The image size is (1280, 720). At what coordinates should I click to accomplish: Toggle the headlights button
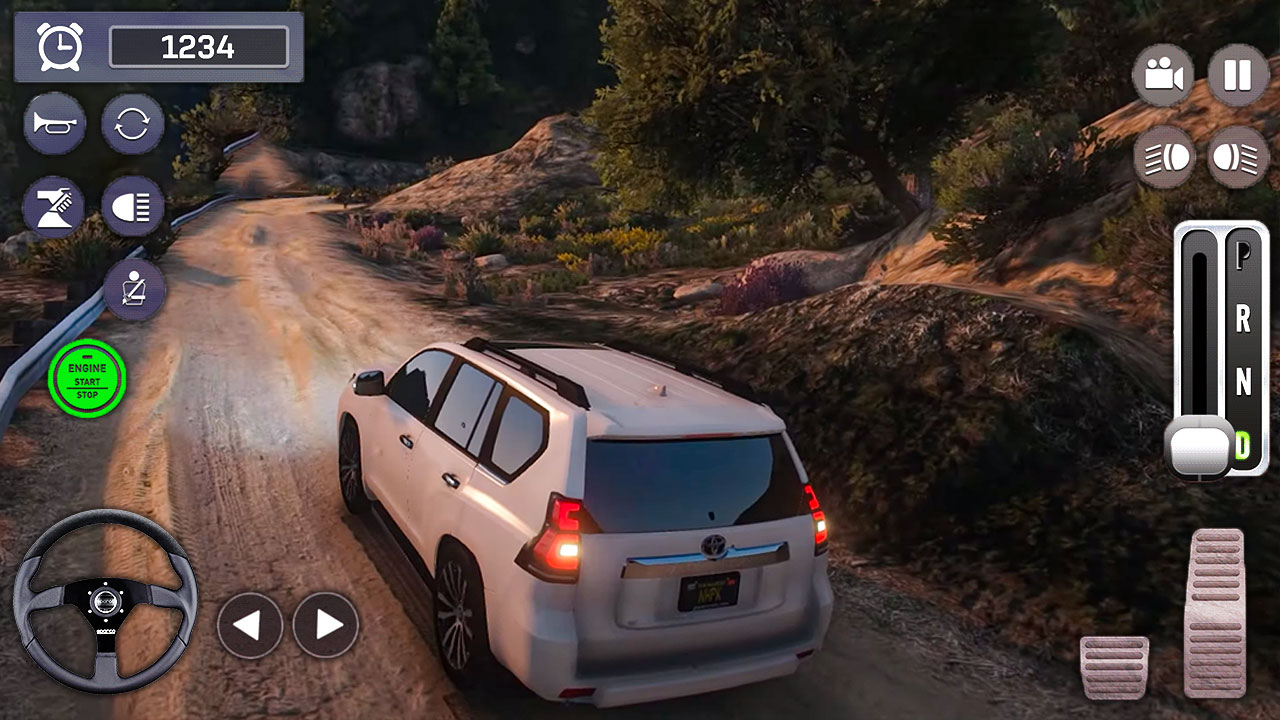[x=132, y=206]
